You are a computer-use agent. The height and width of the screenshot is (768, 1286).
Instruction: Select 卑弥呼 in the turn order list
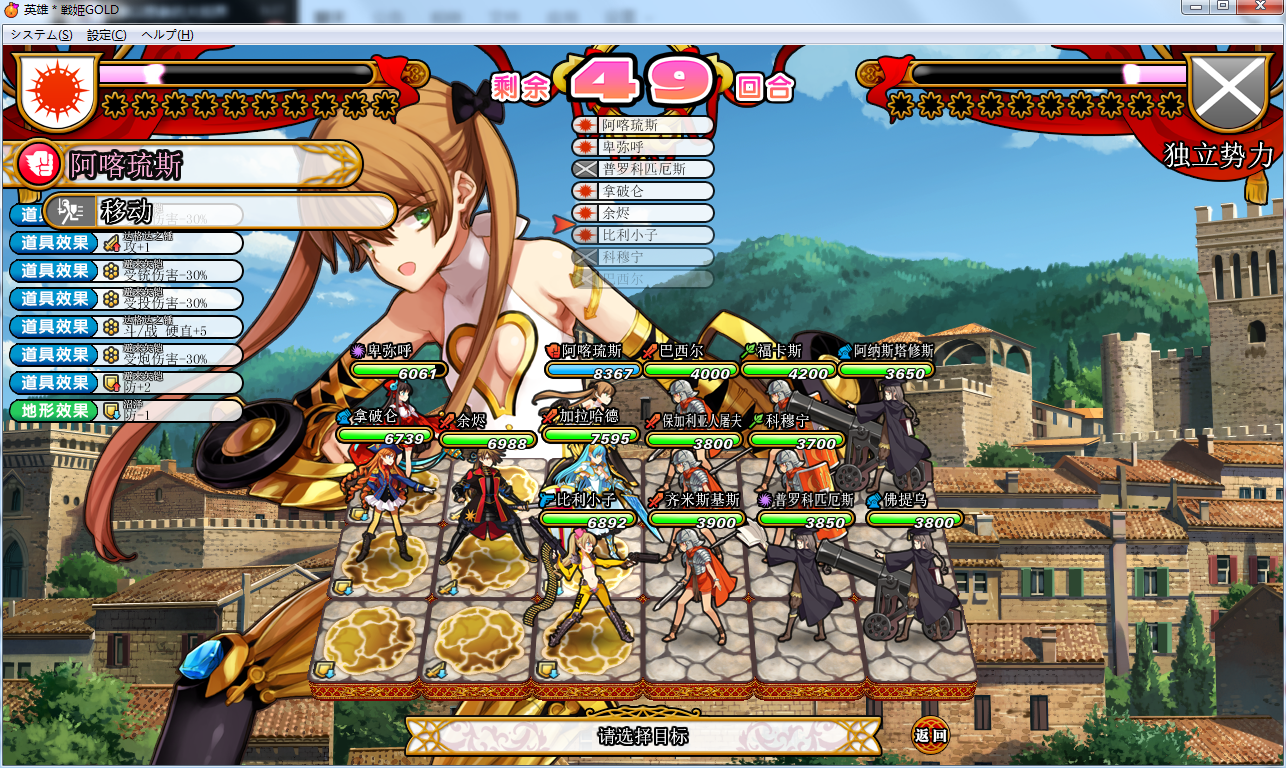click(643, 147)
